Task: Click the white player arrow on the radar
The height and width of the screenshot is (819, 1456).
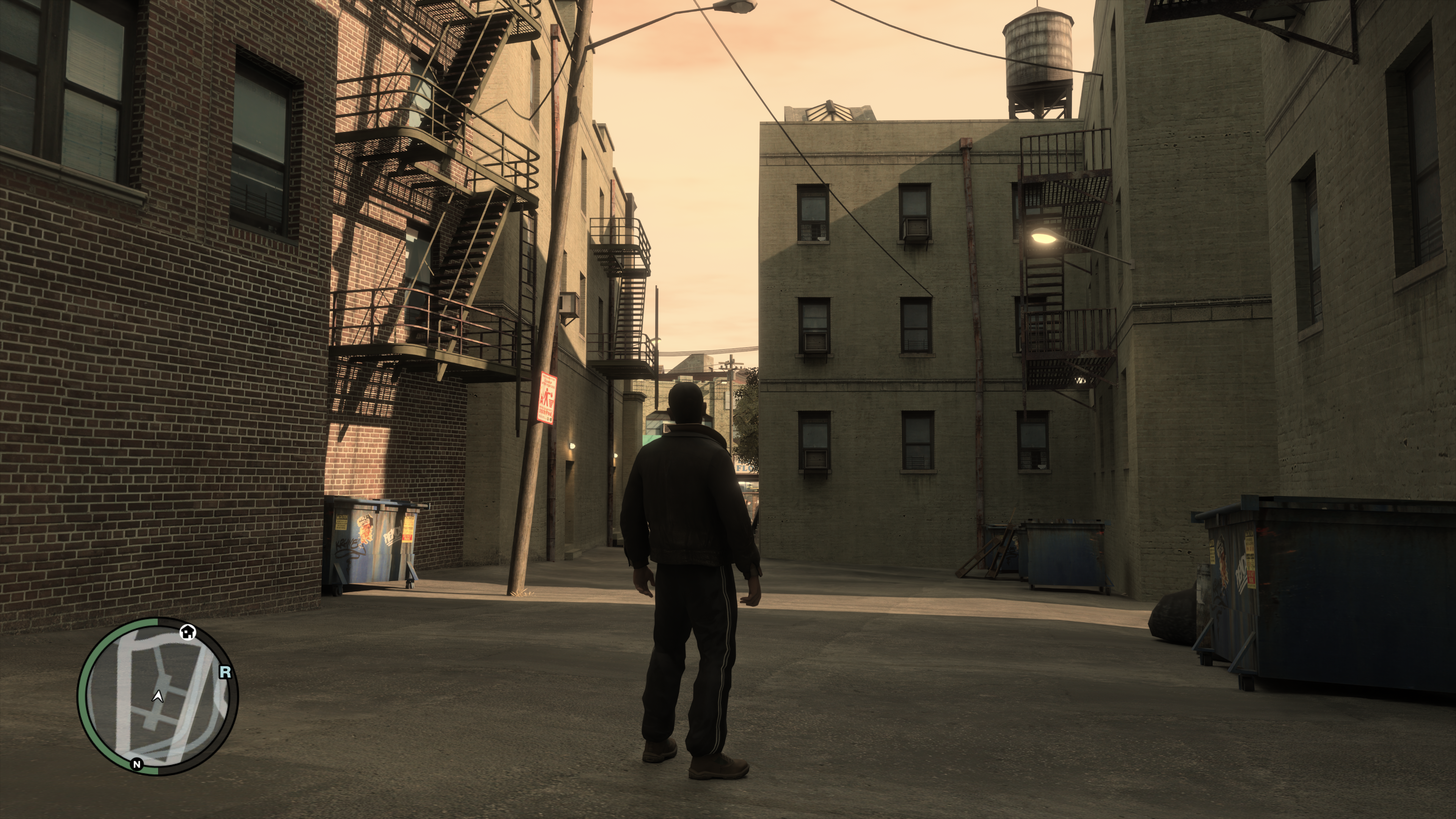Action: [158, 697]
